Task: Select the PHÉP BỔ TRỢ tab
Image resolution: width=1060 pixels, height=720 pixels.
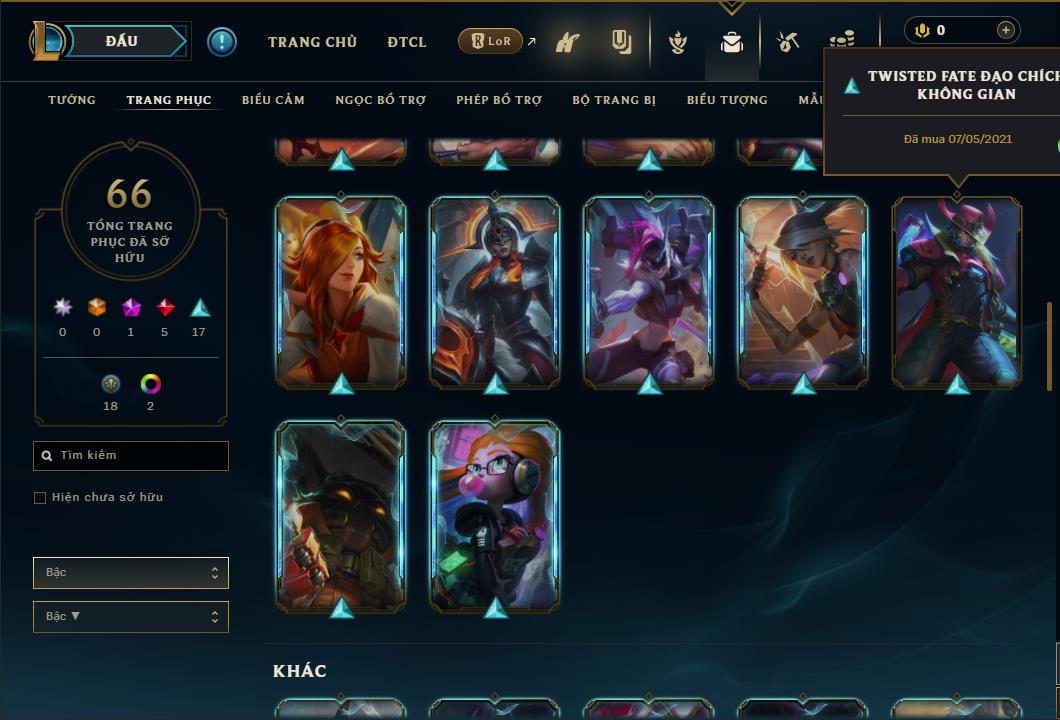Action: [x=499, y=100]
